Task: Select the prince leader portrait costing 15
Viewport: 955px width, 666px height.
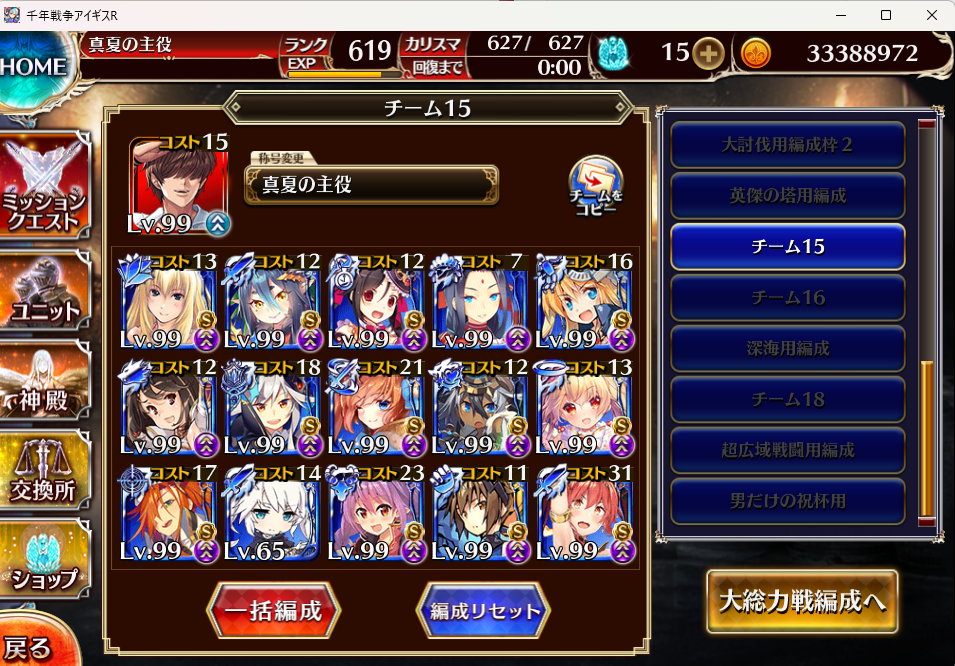Action: (179, 184)
